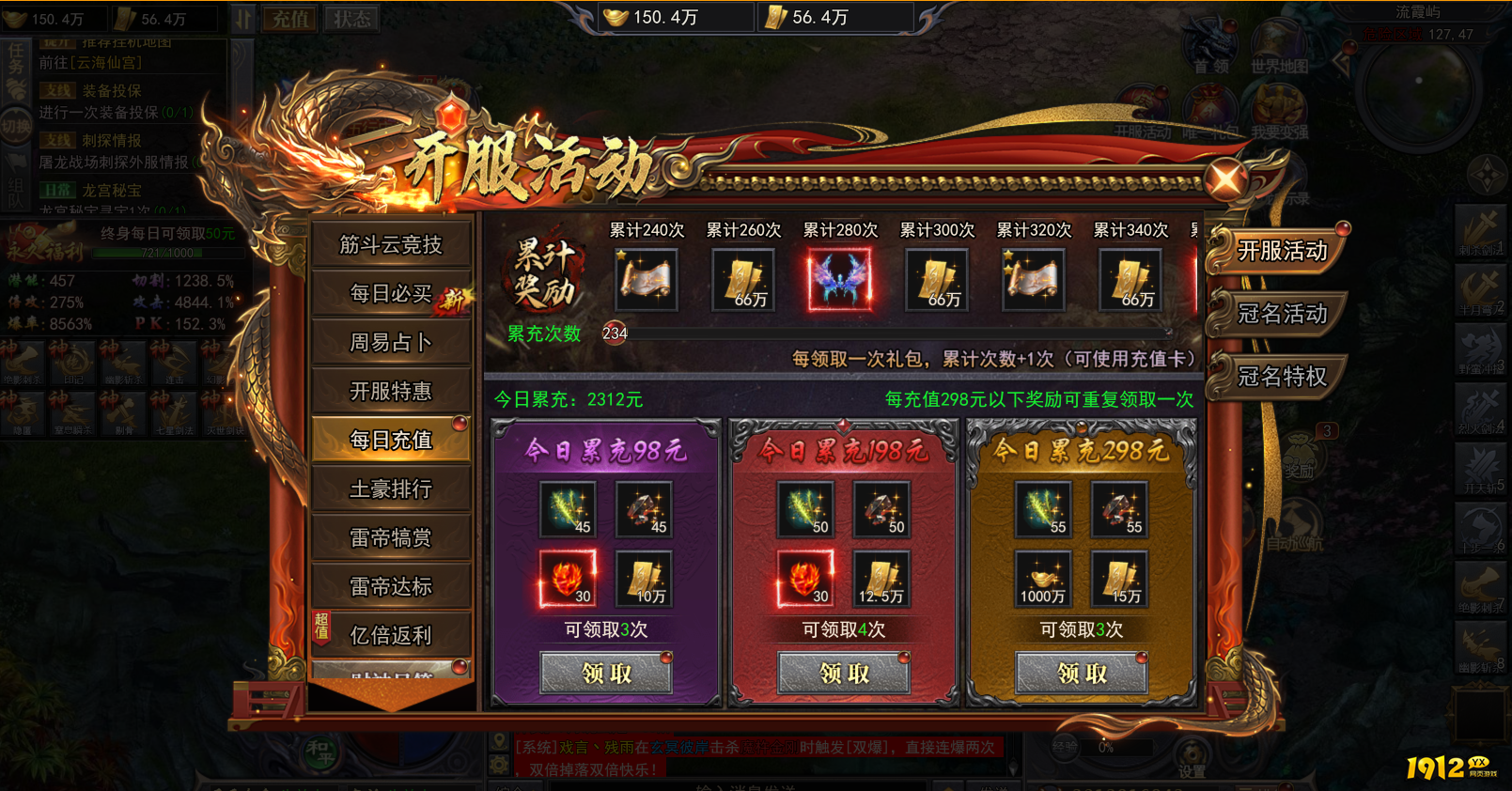
Task: Click the 切换 switch toggle on left edge
Action: pyautogui.click(x=14, y=127)
